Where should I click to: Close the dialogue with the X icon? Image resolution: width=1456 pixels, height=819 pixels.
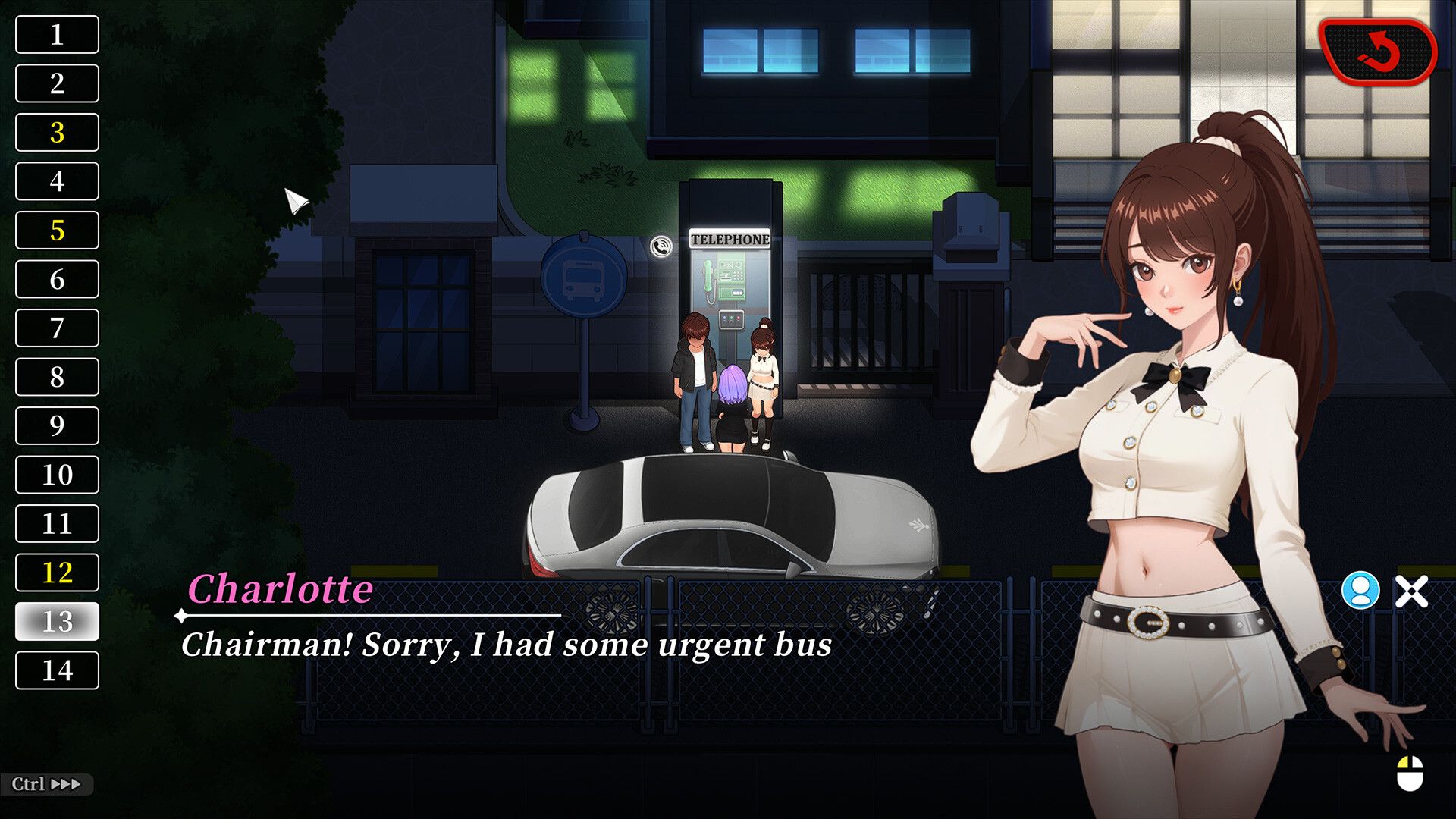tap(1411, 591)
